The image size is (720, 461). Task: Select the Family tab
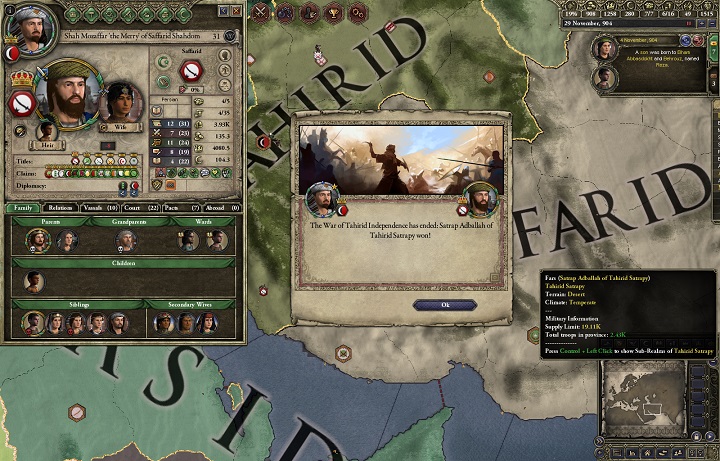(x=23, y=207)
